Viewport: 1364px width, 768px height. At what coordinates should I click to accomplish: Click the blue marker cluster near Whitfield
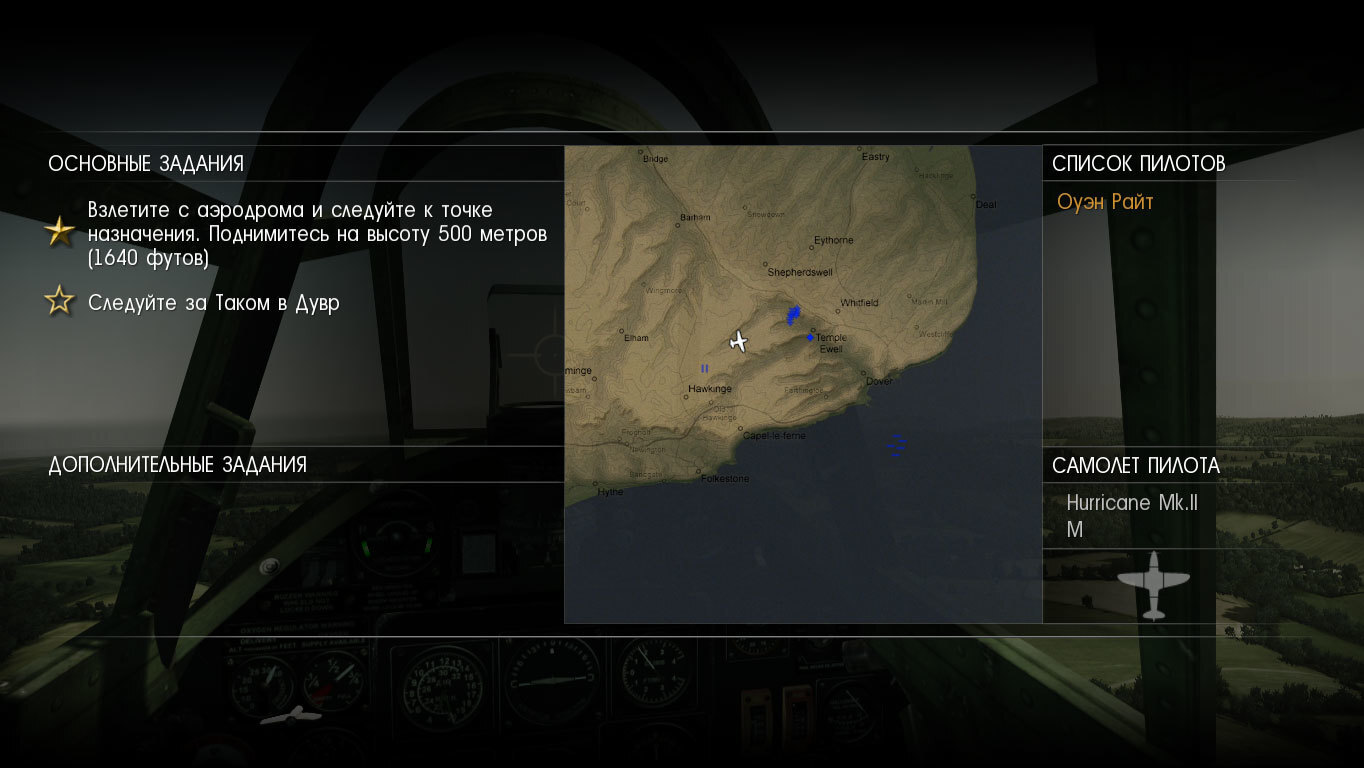pos(793,315)
